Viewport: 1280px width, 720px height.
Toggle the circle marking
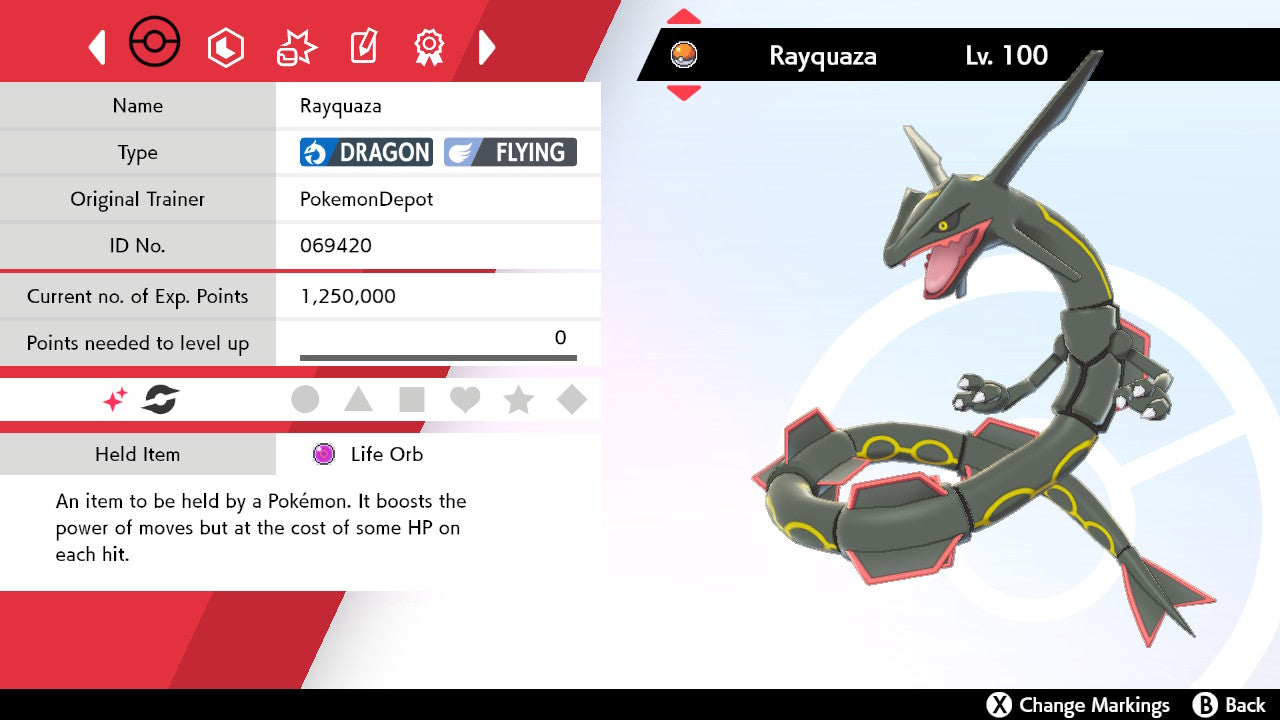tap(305, 400)
